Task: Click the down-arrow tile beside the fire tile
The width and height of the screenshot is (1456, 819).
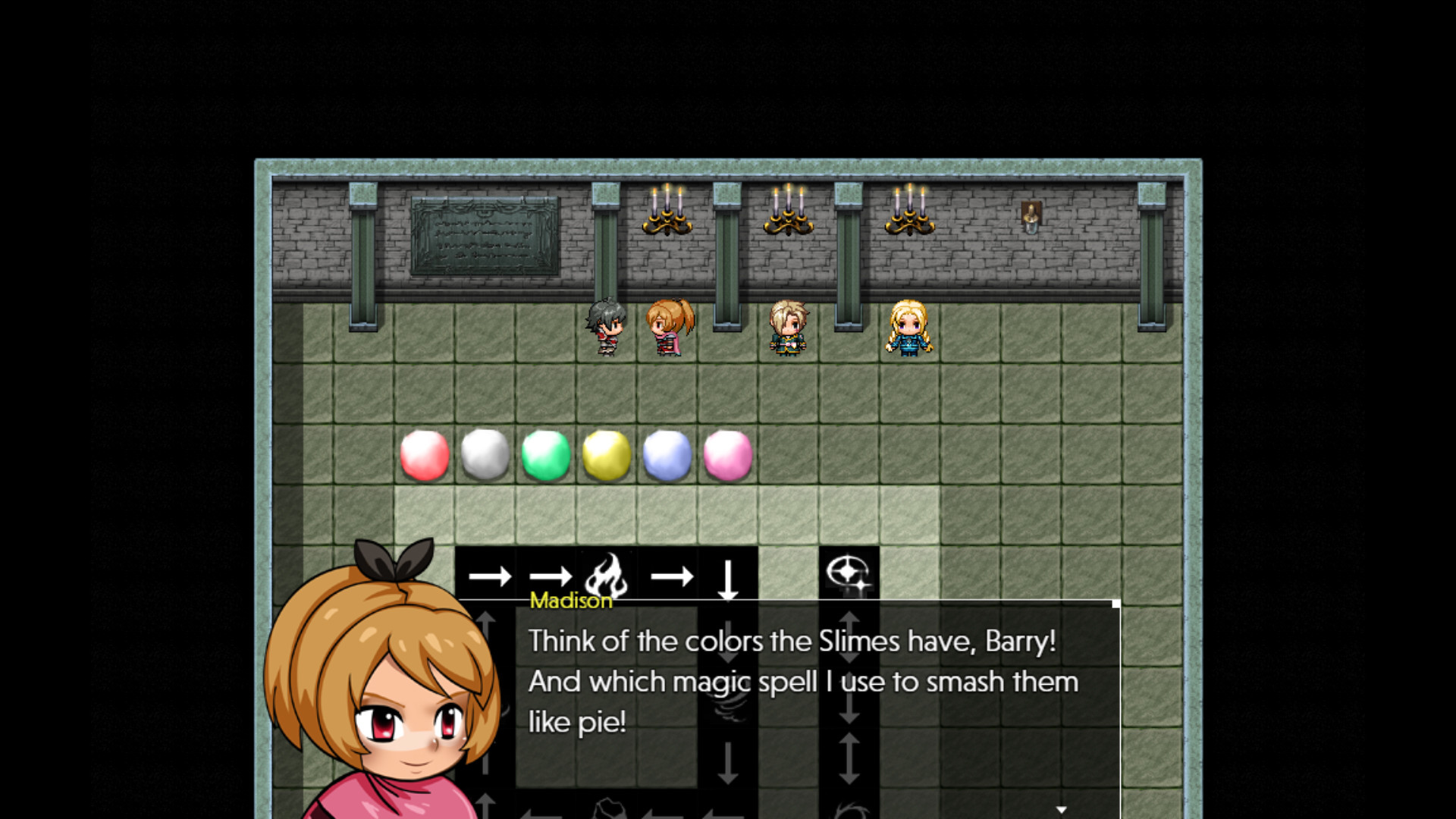Action: (729, 578)
